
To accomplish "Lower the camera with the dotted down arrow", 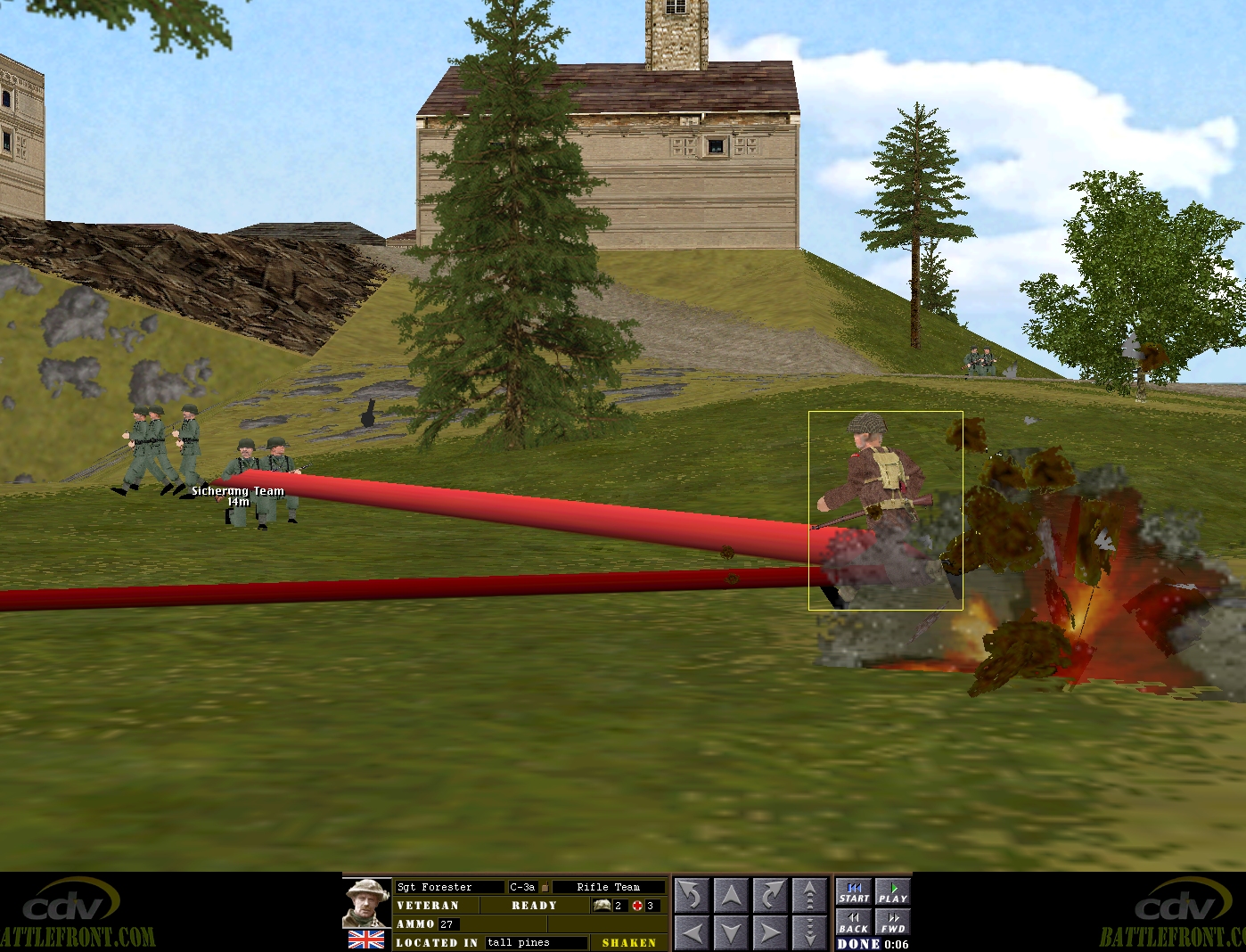I will [x=808, y=933].
